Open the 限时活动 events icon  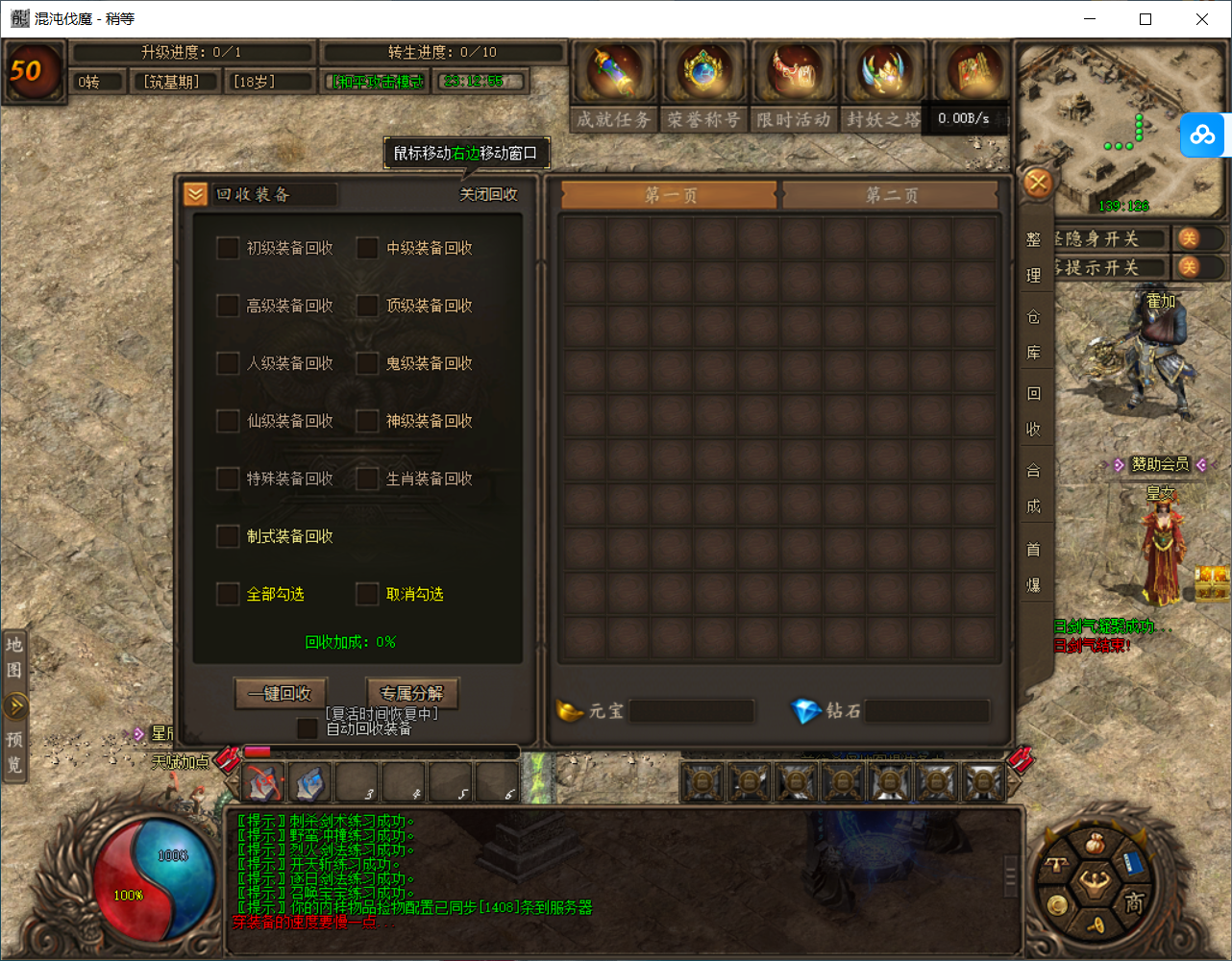tap(793, 73)
